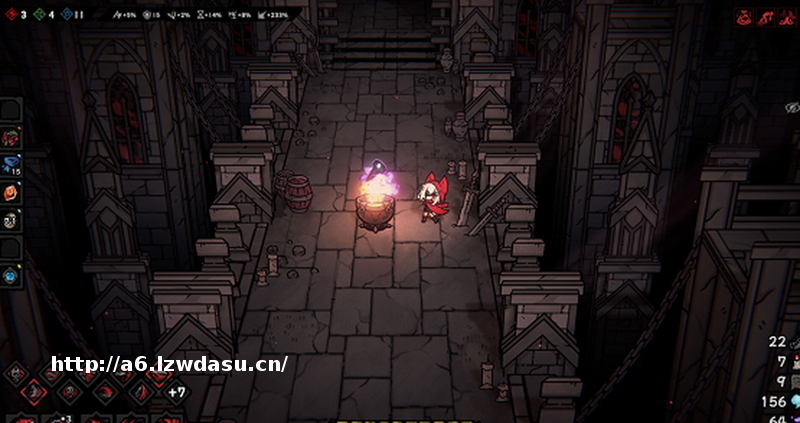Choose the pale skull mask item
The width and height of the screenshot is (800, 423).
click(x=11, y=221)
